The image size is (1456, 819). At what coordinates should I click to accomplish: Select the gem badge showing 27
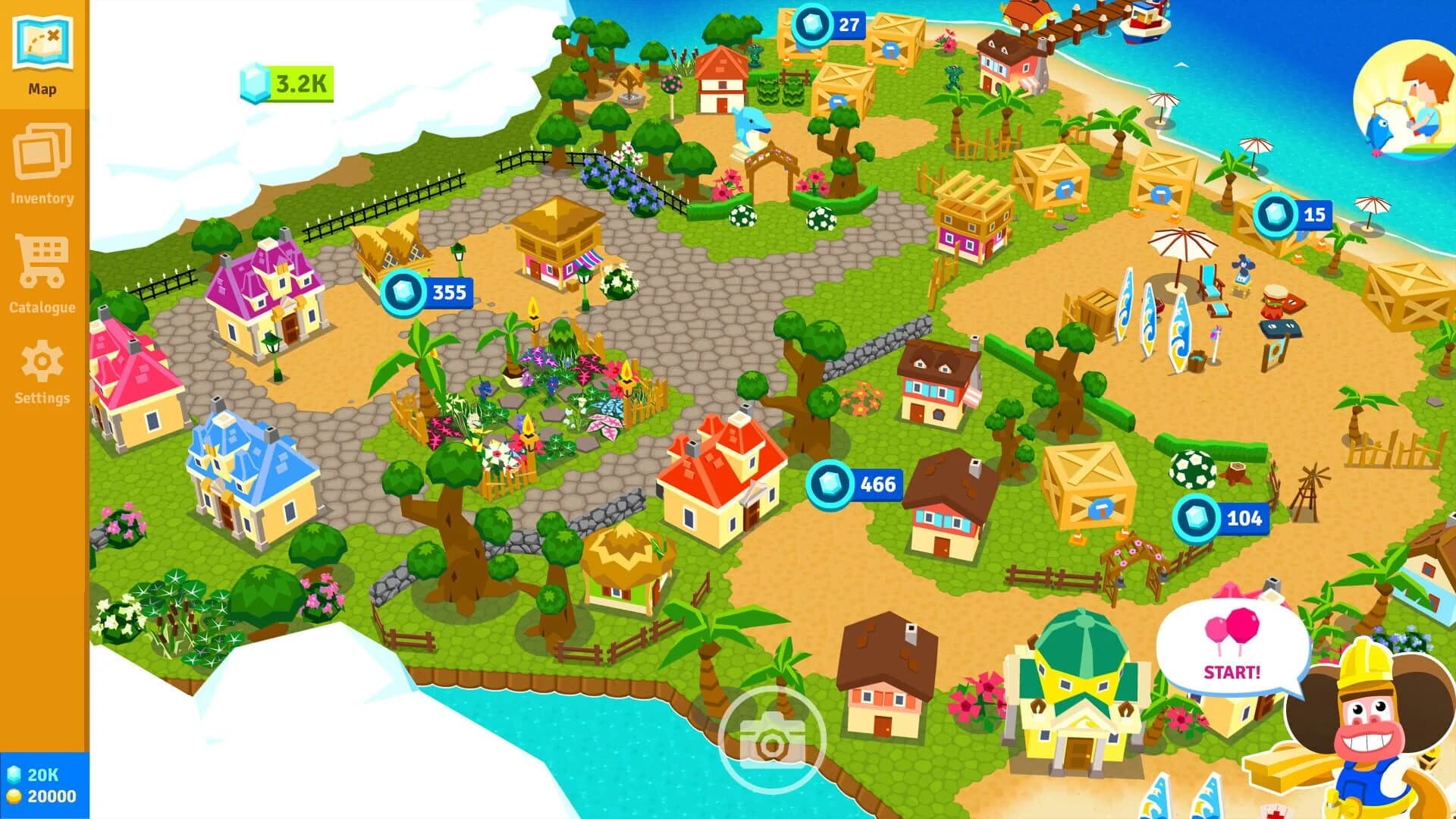click(827, 25)
